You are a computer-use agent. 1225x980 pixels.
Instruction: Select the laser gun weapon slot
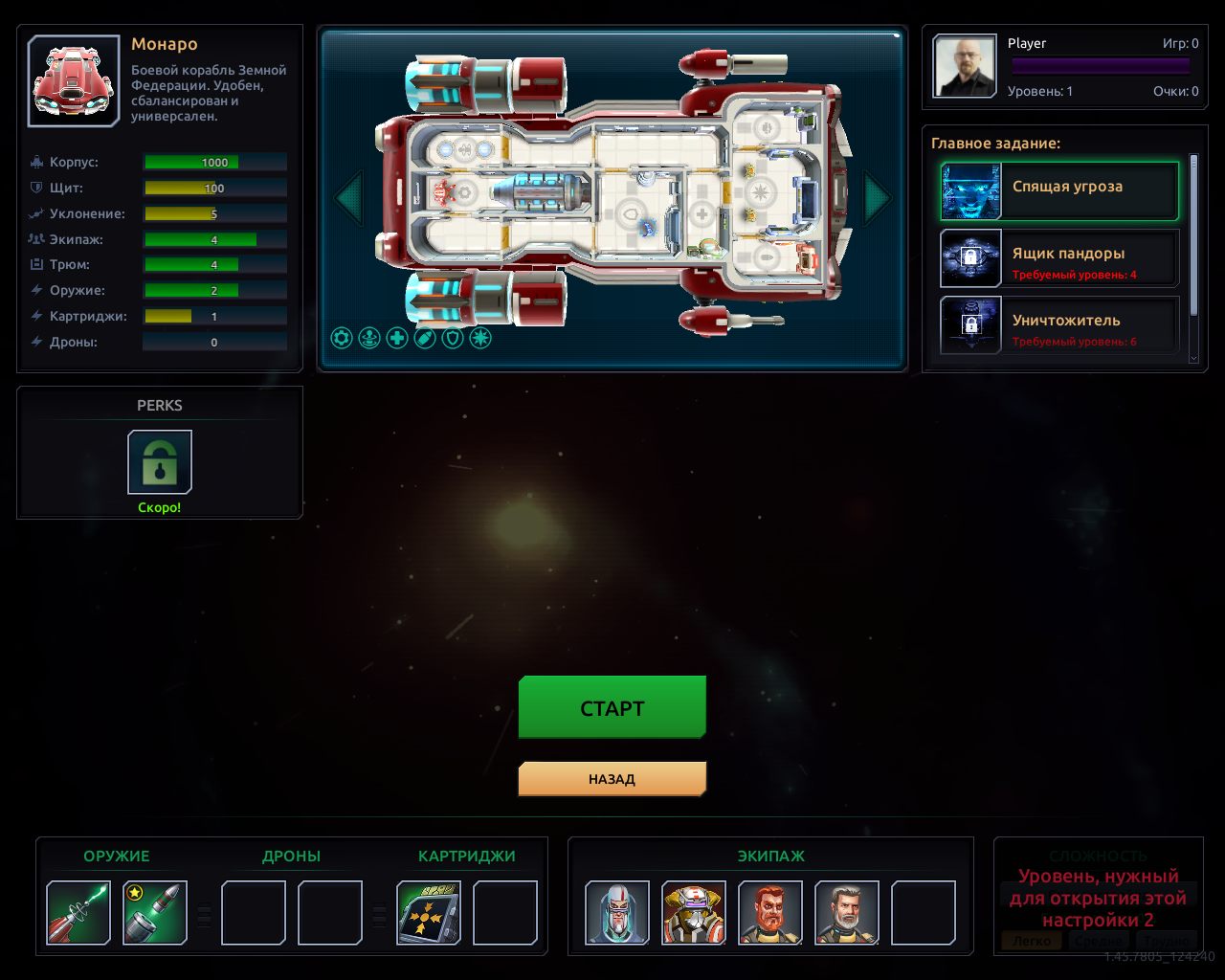click(x=78, y=913)
